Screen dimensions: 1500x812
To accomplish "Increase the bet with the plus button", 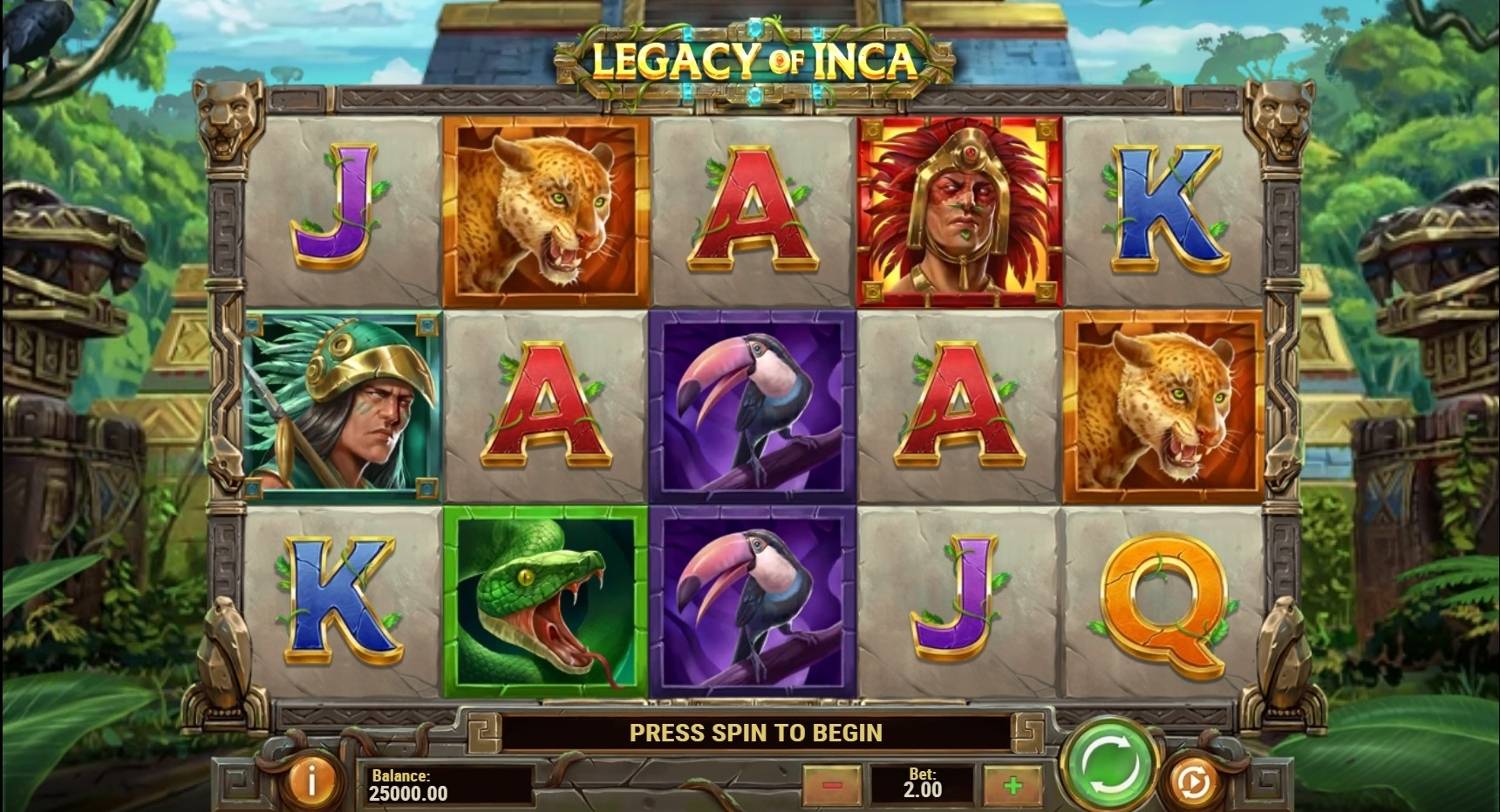I will click(1011, 785).
